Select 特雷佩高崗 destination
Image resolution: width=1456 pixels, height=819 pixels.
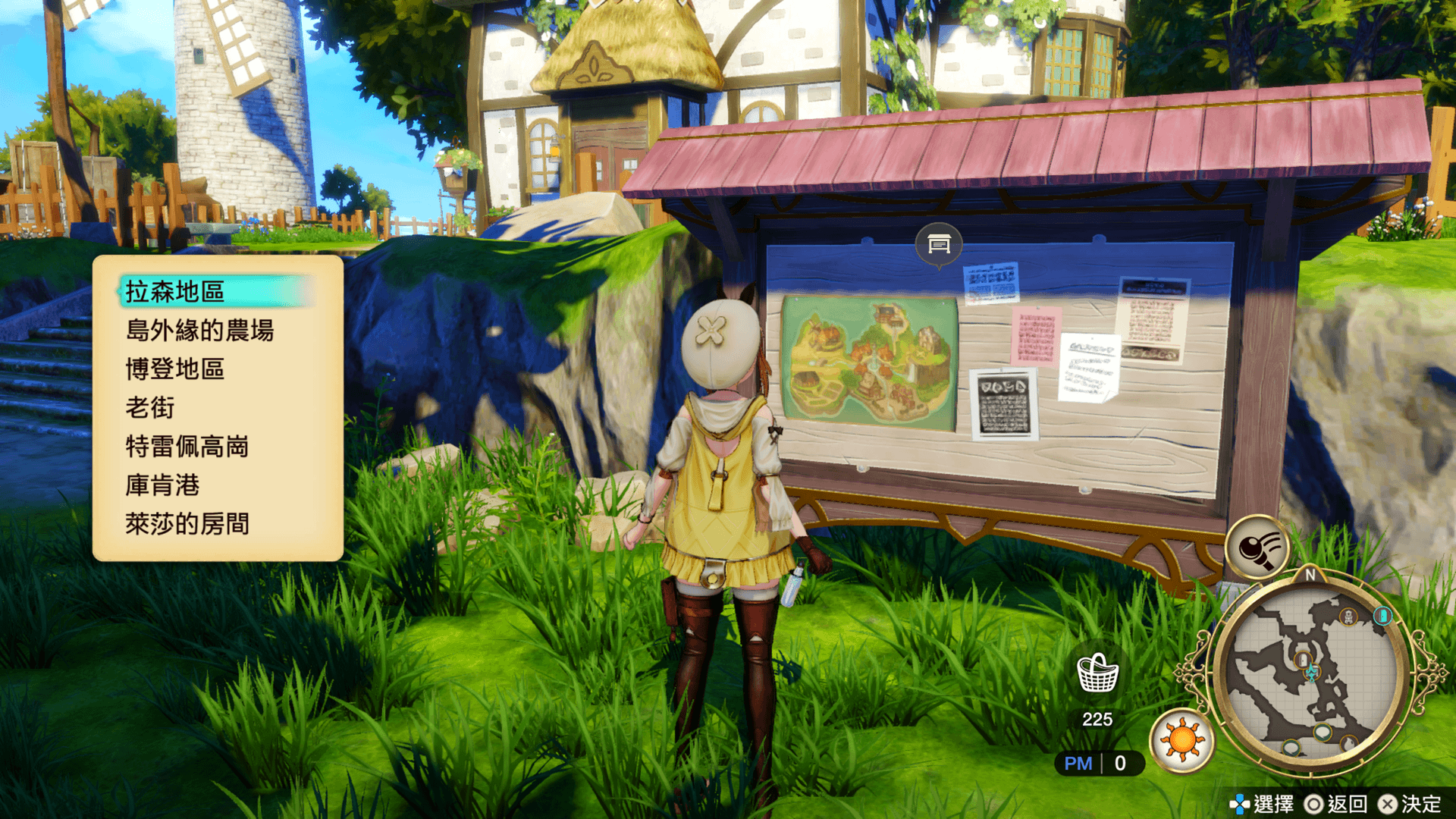coord(187,447)
